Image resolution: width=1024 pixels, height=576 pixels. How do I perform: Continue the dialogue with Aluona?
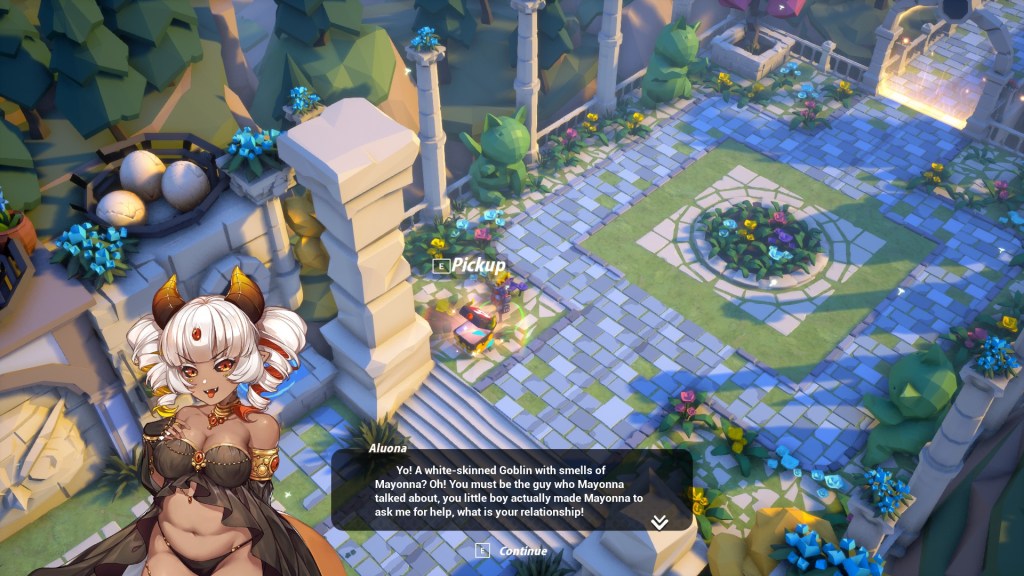coord(513,550)
